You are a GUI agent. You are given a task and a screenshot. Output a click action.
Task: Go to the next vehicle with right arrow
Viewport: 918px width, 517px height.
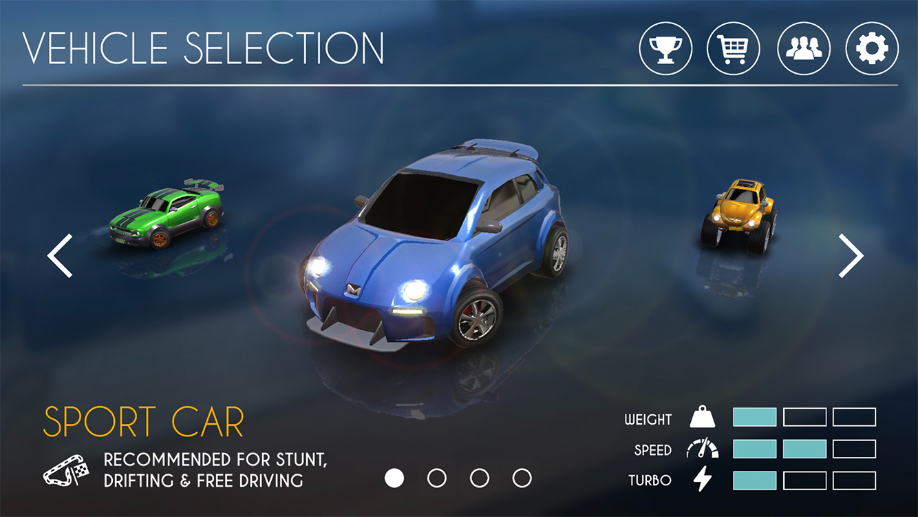851,256
